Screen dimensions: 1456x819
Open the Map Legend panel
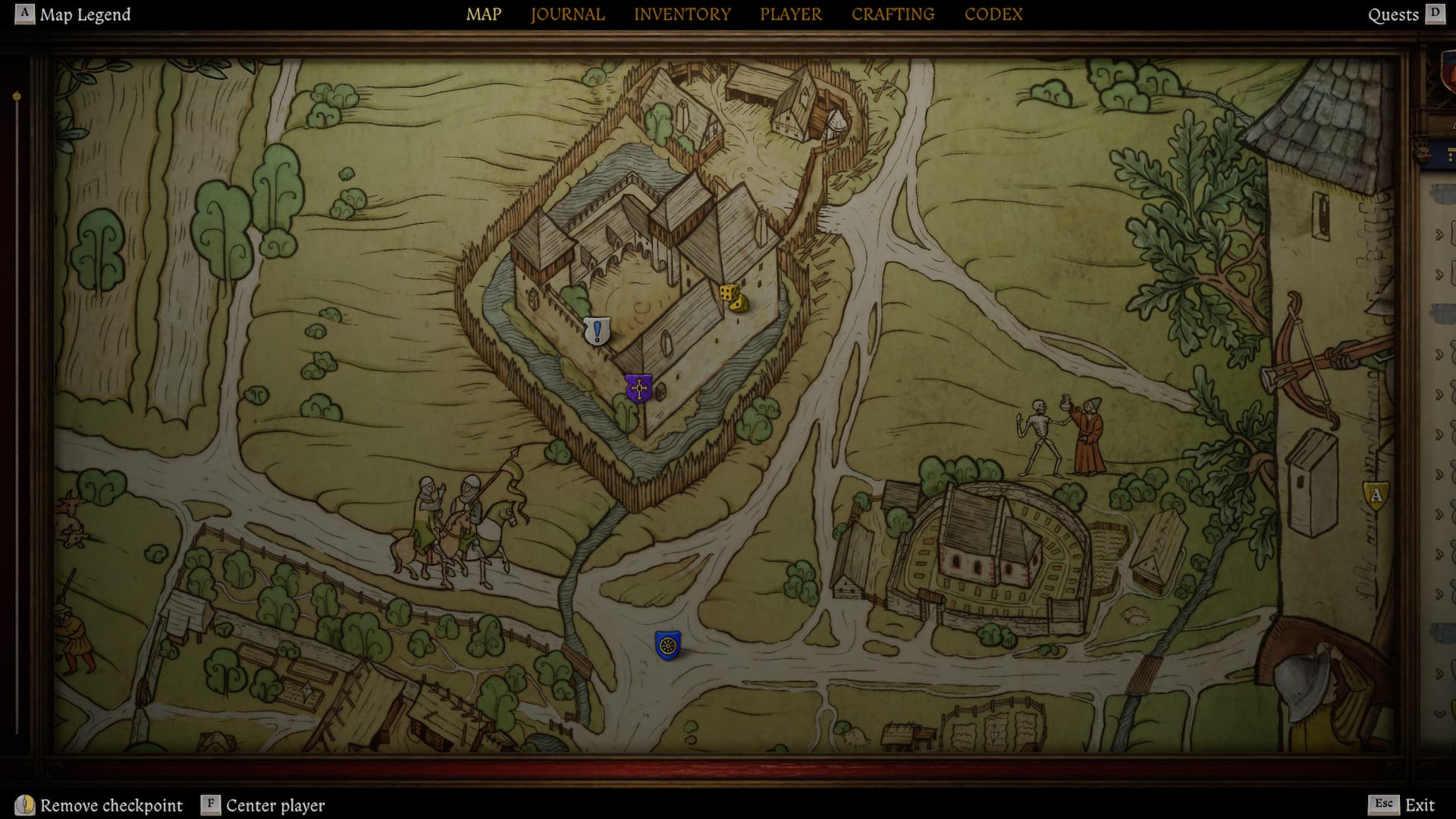74,14
